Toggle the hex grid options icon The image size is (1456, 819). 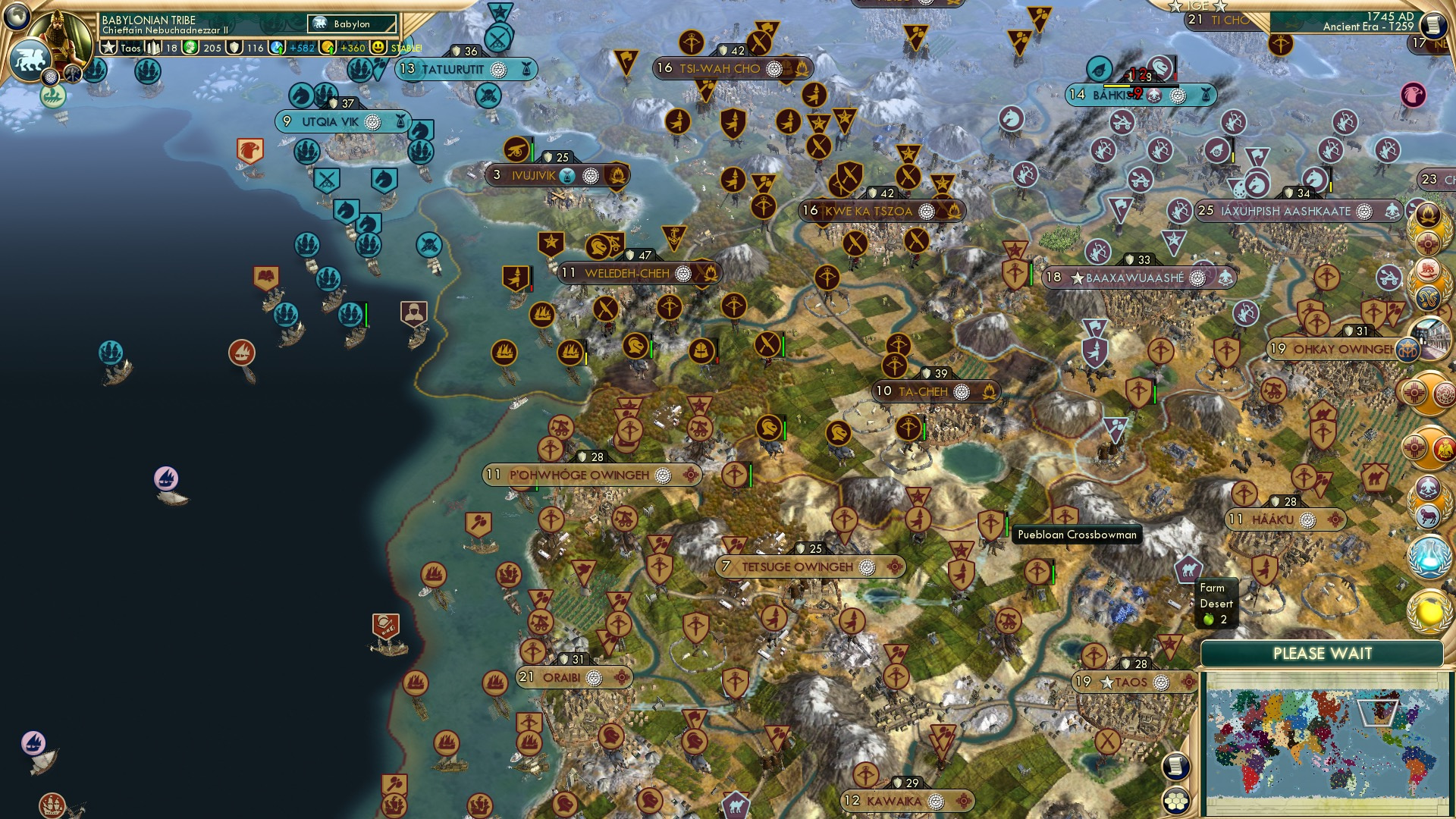pyautogui.click(x=1175, y=801)
